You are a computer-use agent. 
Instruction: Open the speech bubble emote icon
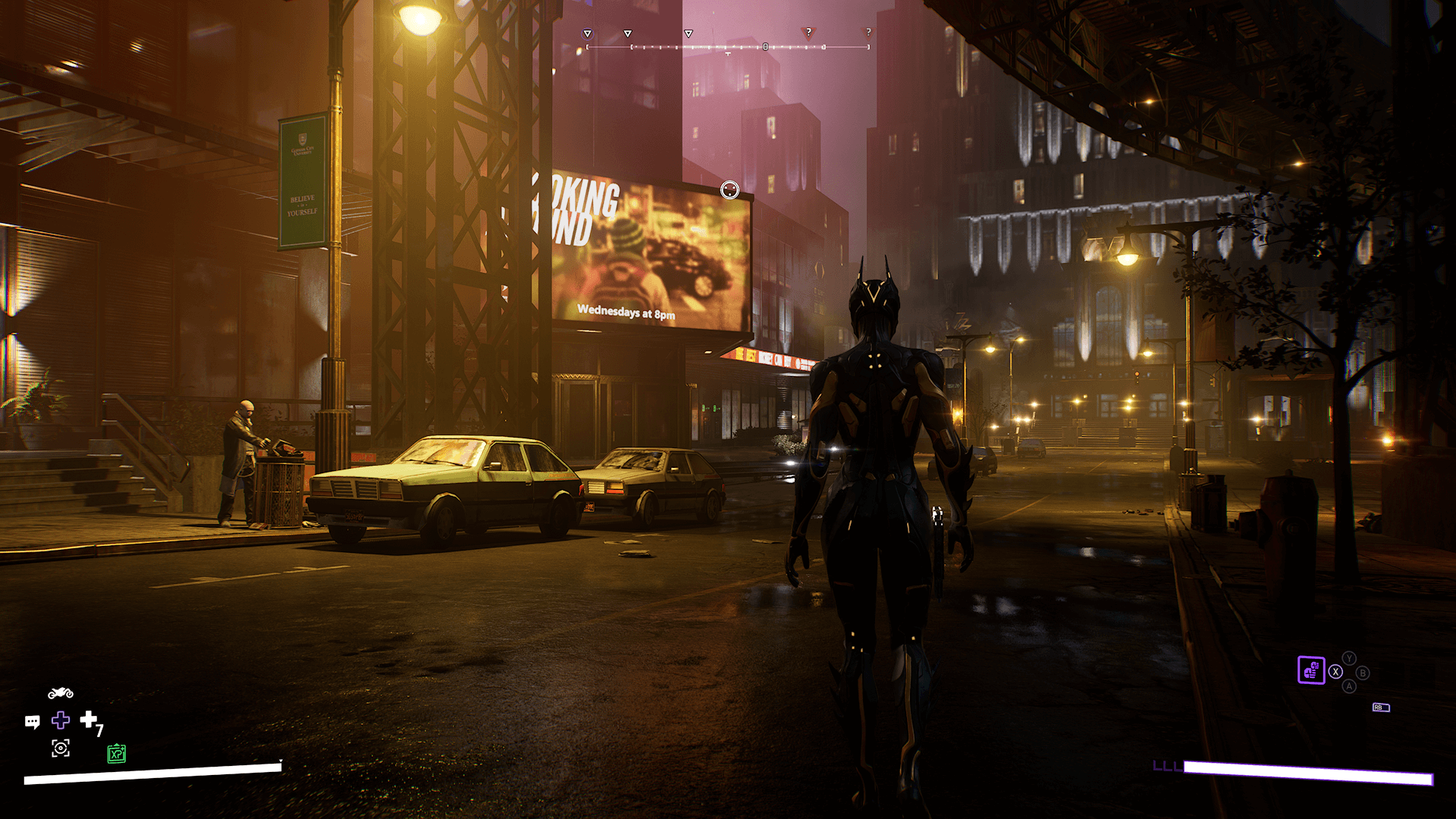click(32, 721)
